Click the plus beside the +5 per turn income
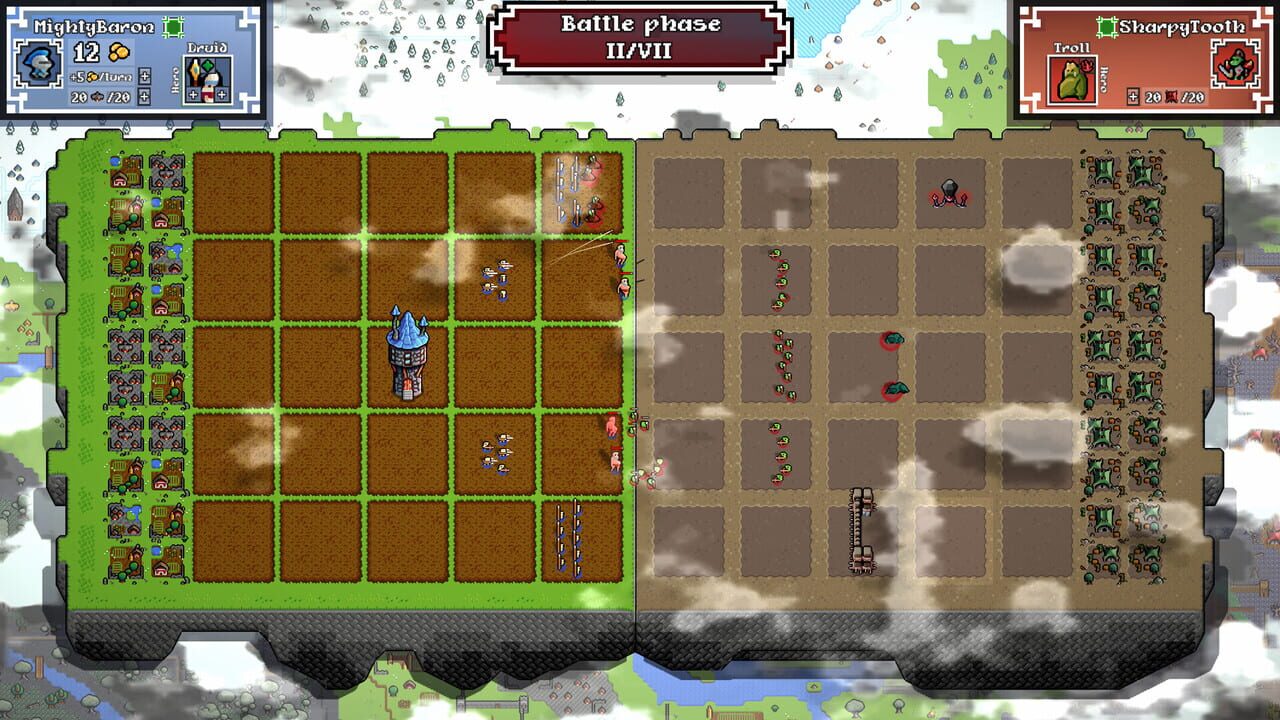The image size is (1280, 720). coord(144,78)
